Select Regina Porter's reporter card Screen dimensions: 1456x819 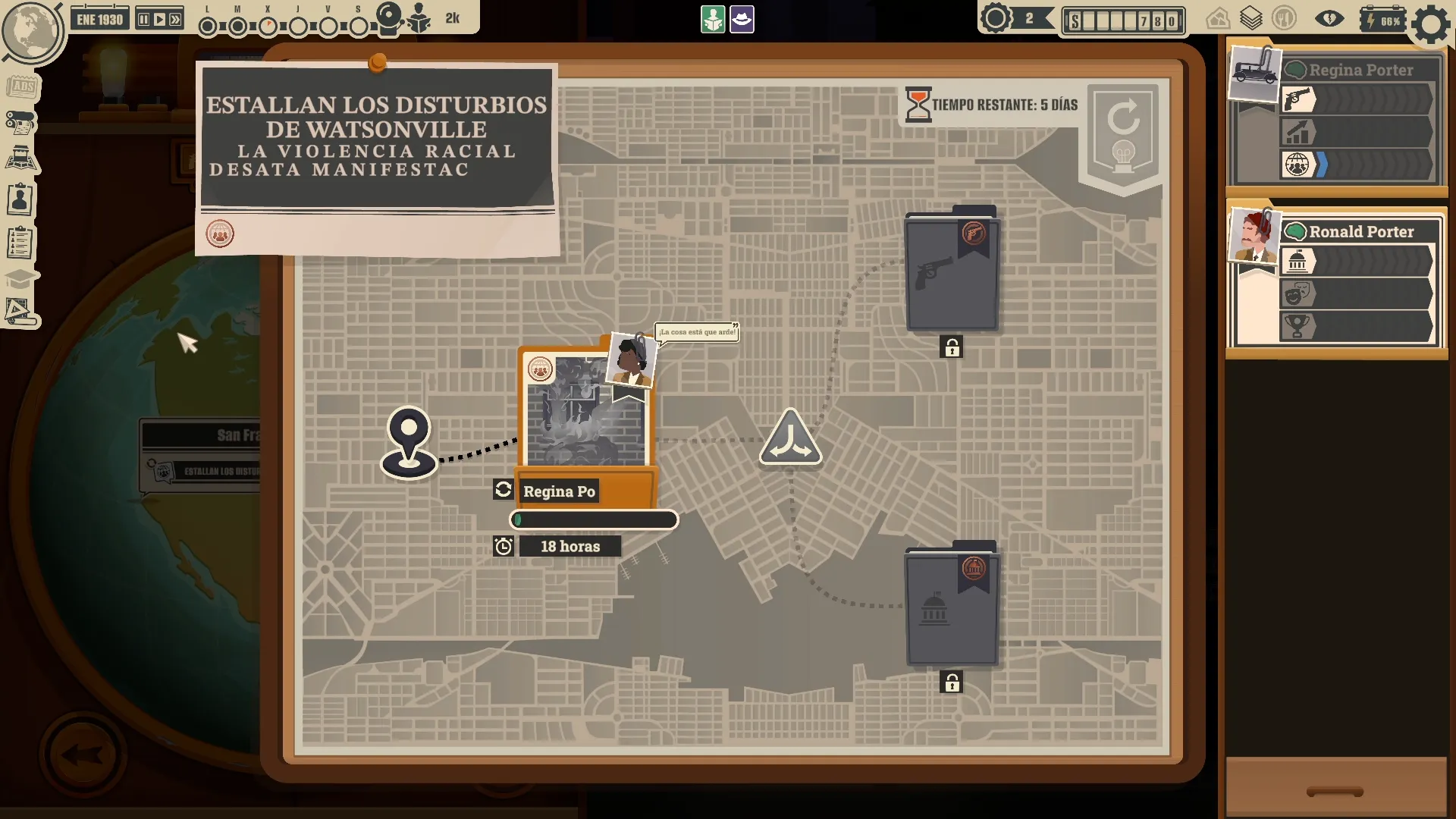tap(1335, 118)
